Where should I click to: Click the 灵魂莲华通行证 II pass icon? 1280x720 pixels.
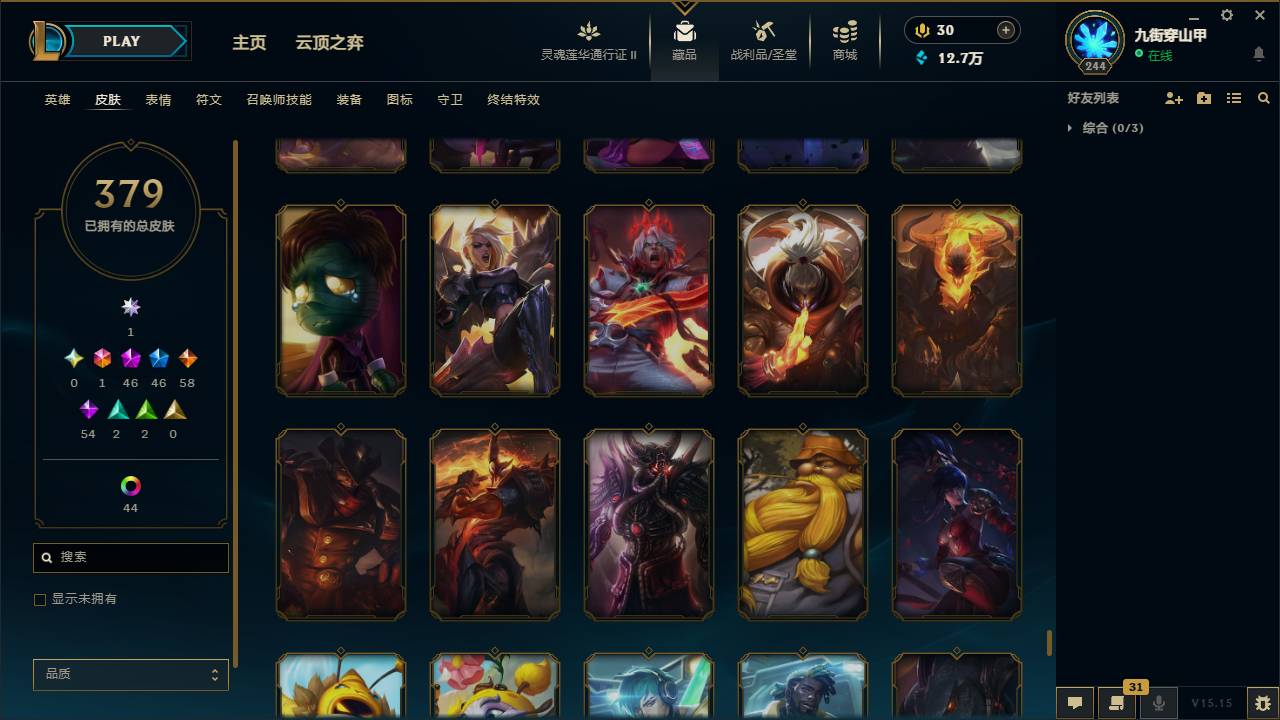pos(588,40)
